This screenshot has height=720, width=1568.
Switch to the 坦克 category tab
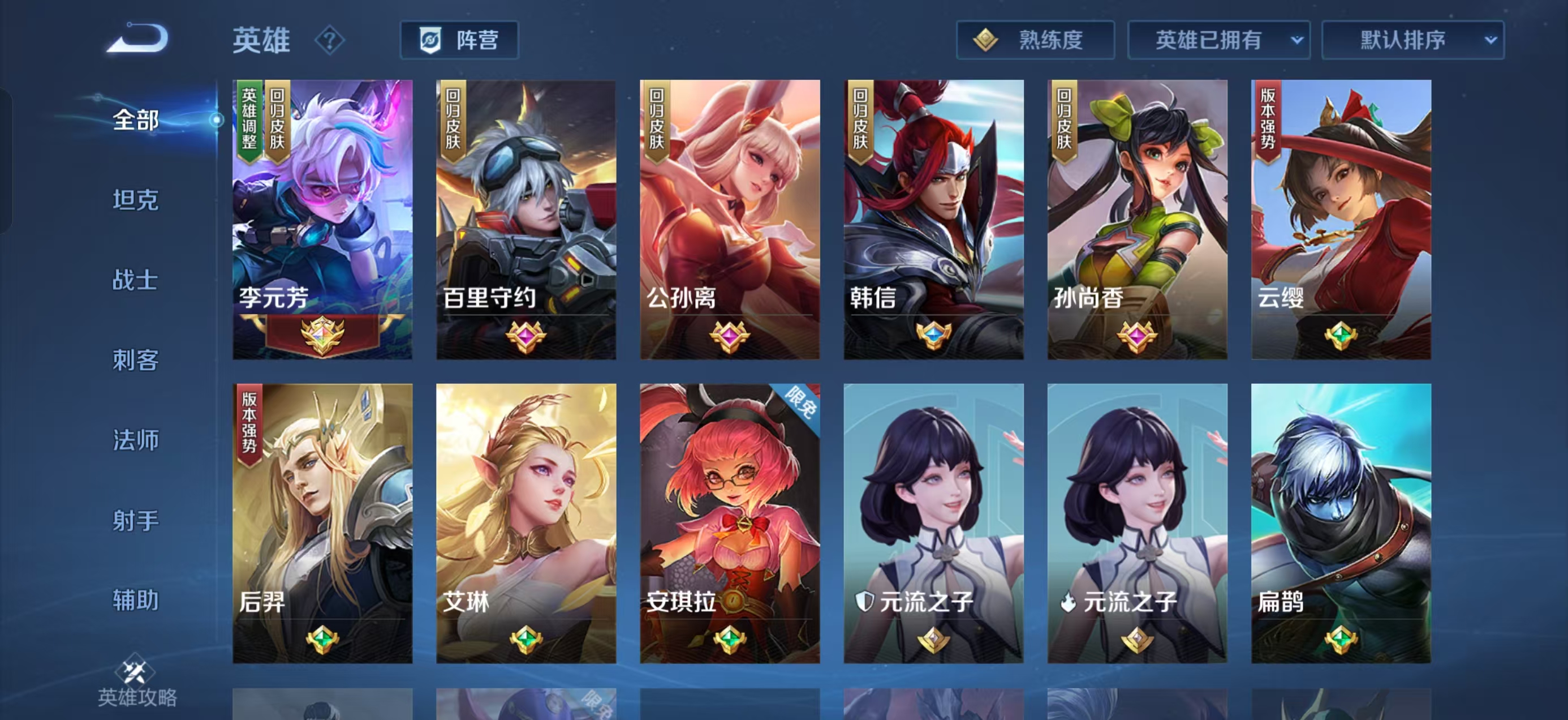click(x=135, y=200)
